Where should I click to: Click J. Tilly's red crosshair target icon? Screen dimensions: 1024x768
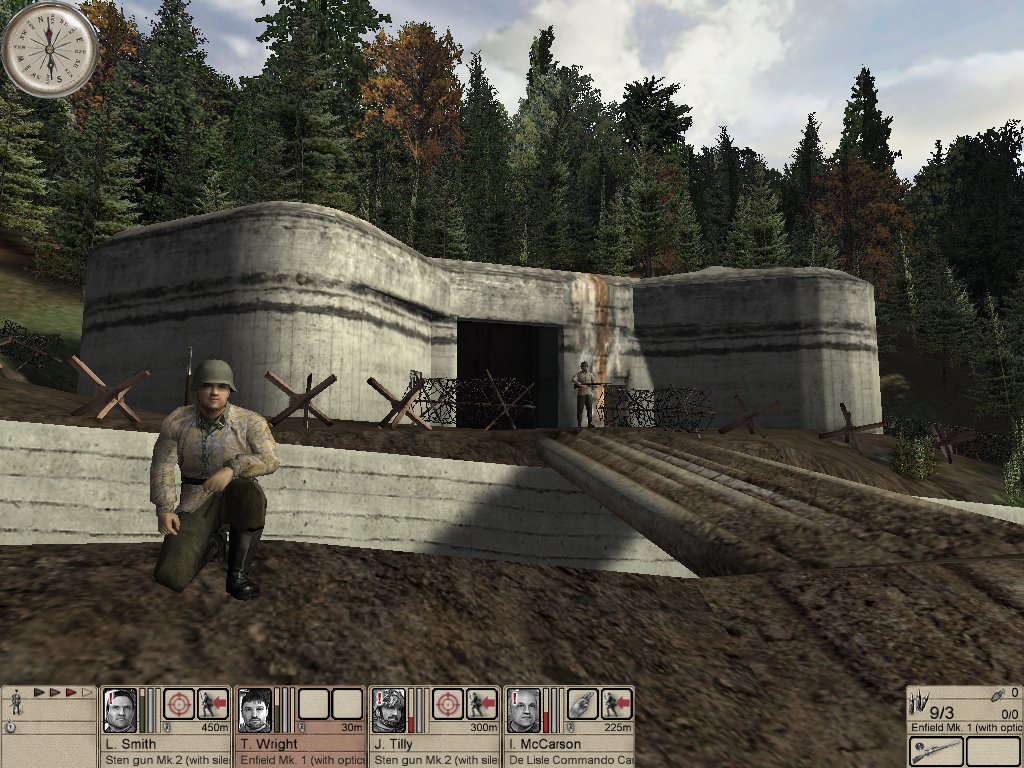447,704
